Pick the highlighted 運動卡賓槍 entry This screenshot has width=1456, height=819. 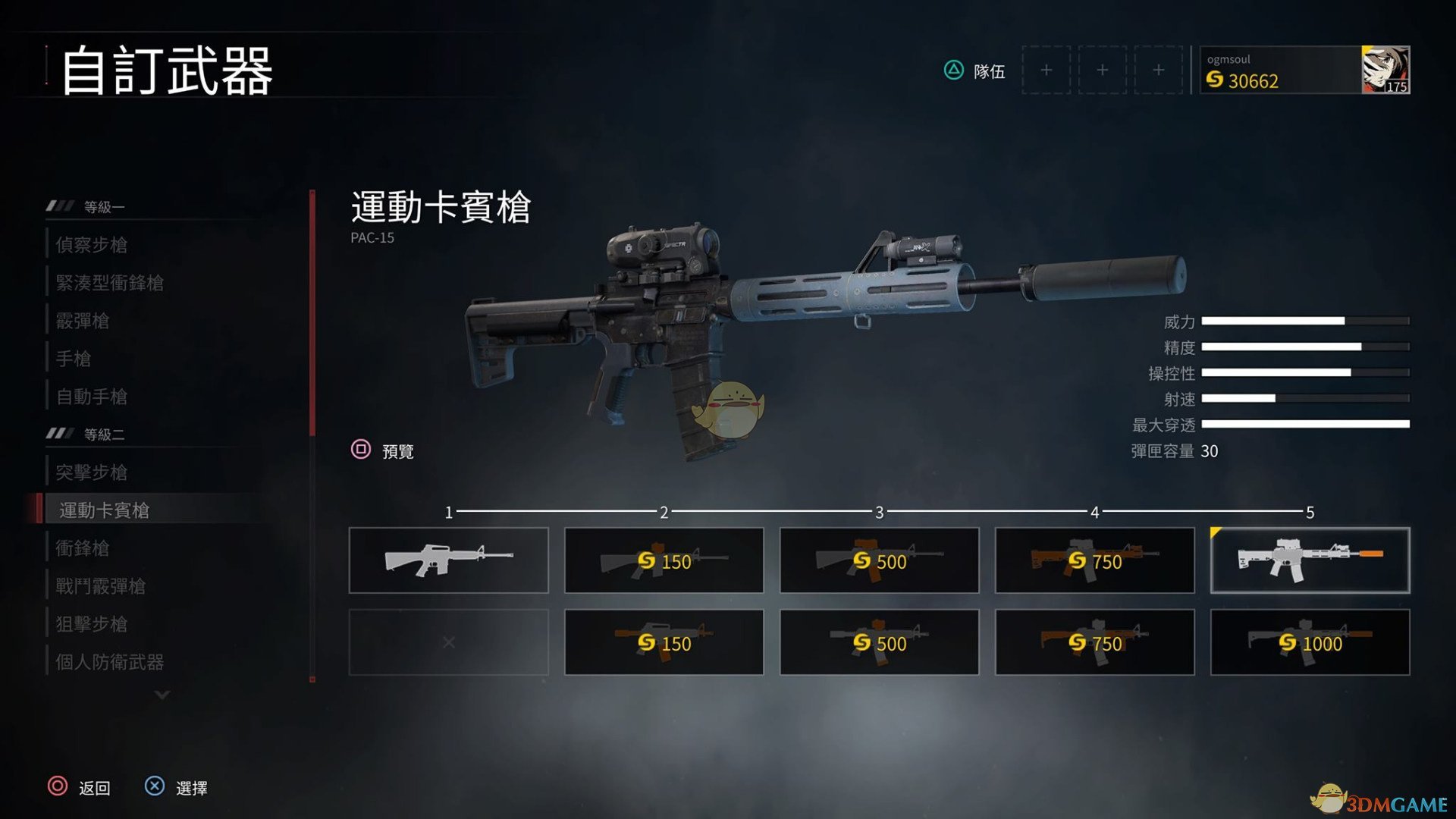pyautogui.click(x=105, y=510)
